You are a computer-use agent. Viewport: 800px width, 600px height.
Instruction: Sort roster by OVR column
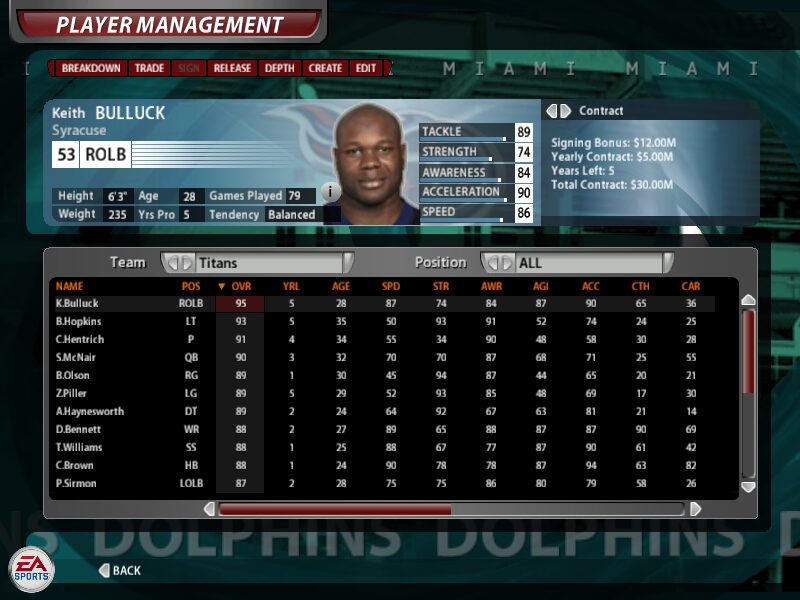click(x=240, y=286)
